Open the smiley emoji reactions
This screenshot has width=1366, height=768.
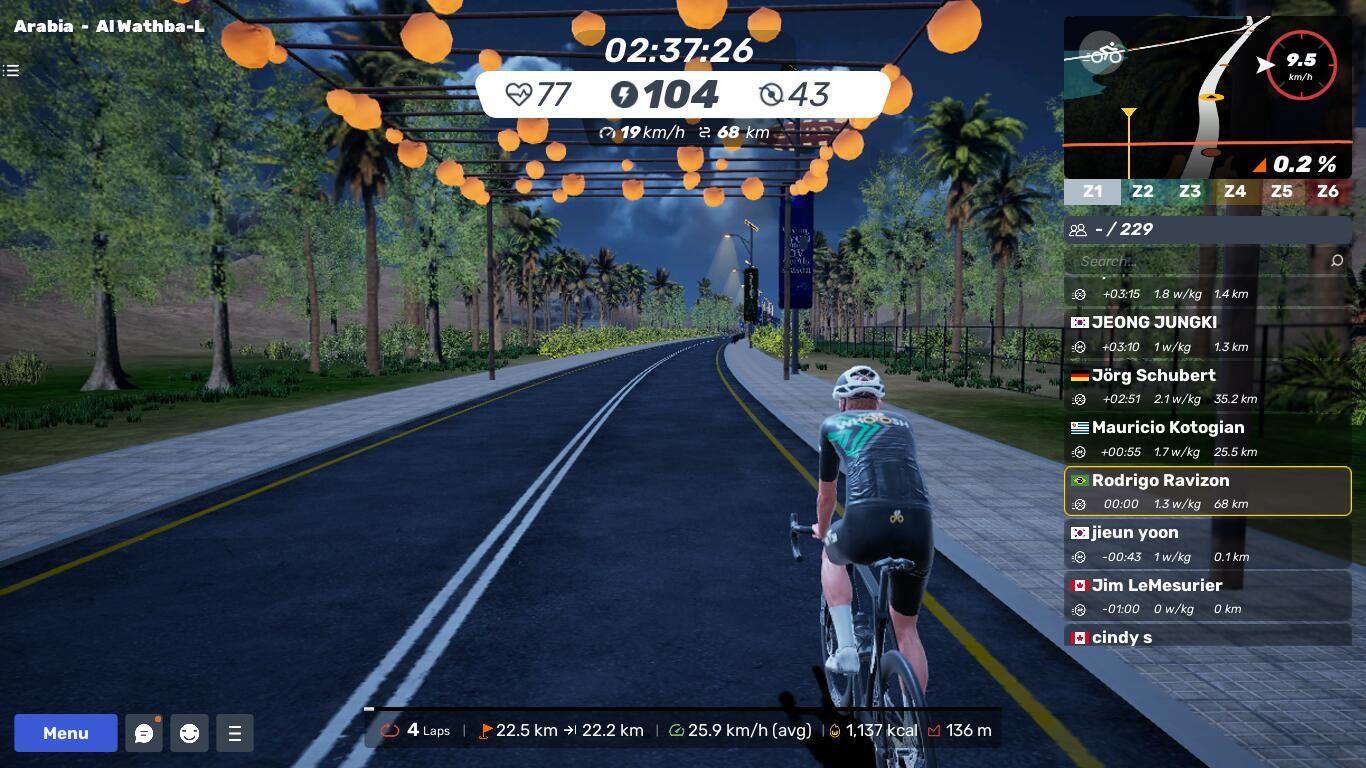click(x=189, y=733)
